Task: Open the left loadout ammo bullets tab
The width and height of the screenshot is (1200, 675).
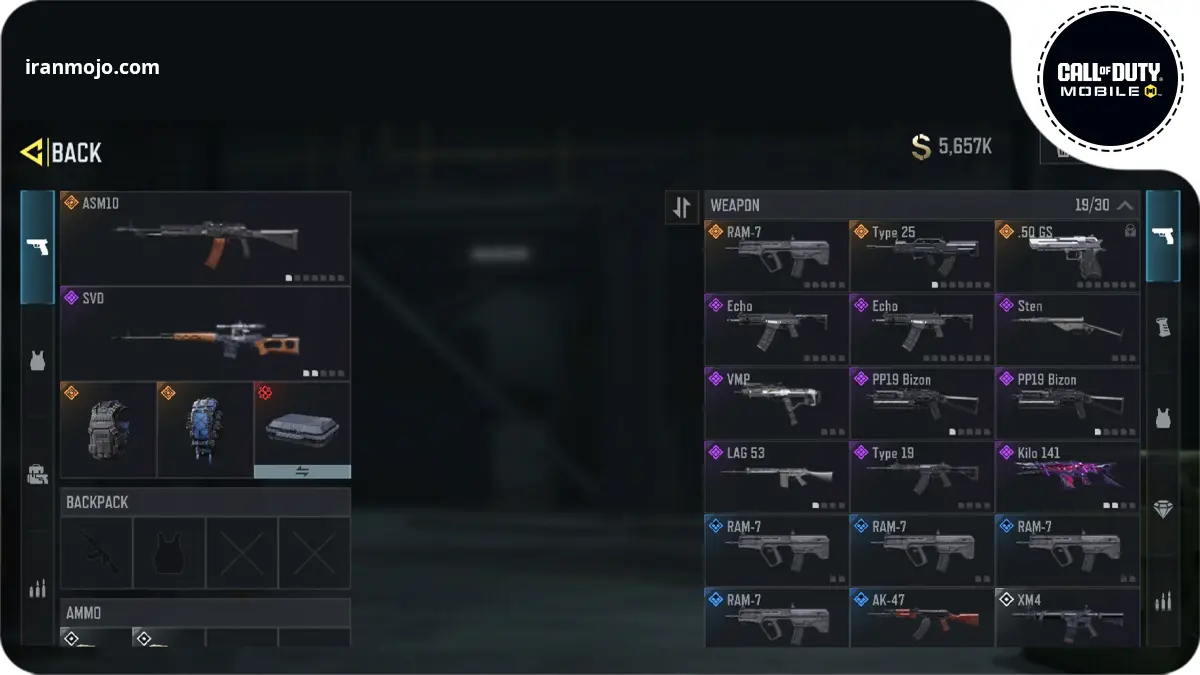Action: coord(37,589)
